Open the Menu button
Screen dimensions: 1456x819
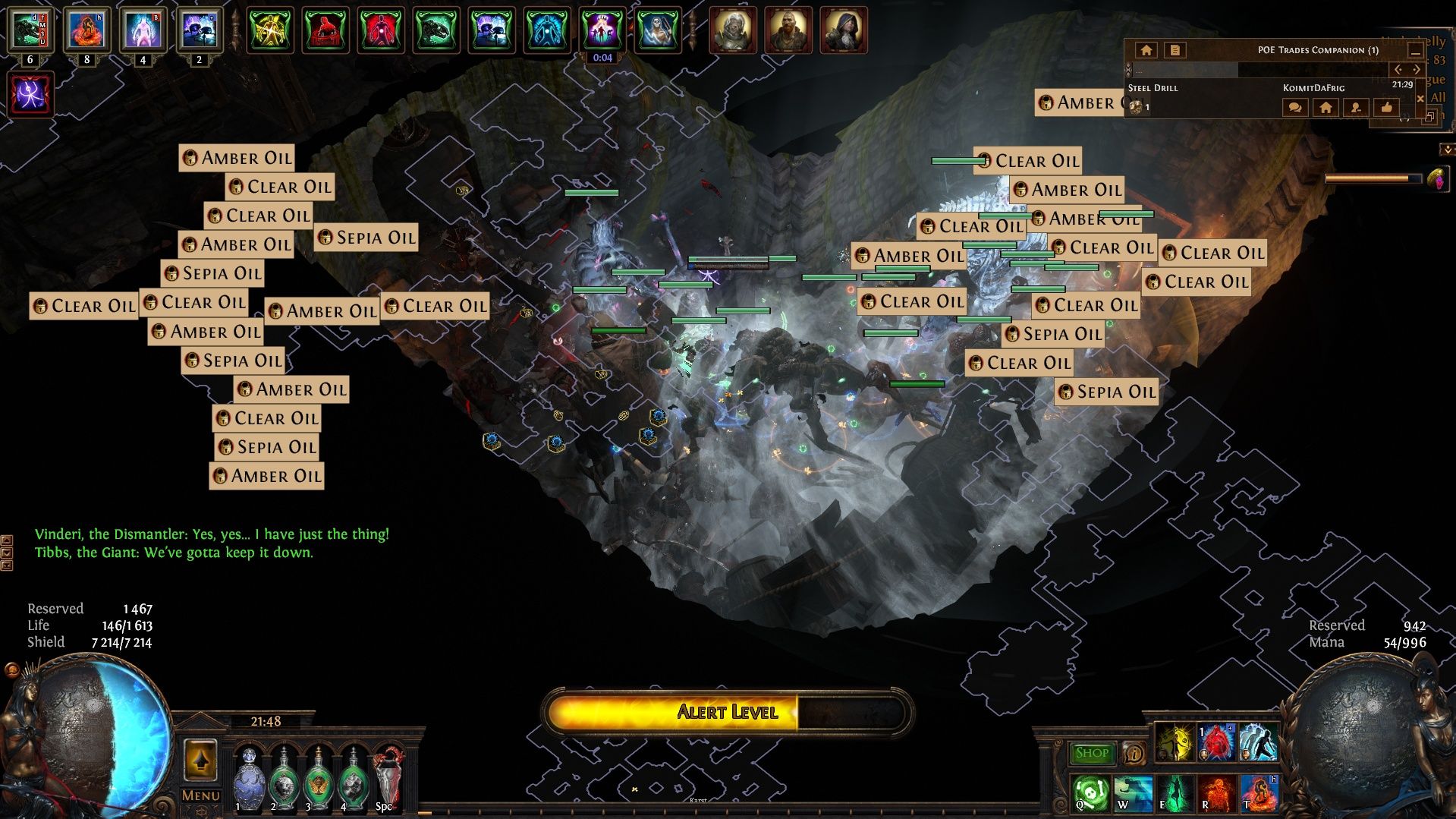200,795
